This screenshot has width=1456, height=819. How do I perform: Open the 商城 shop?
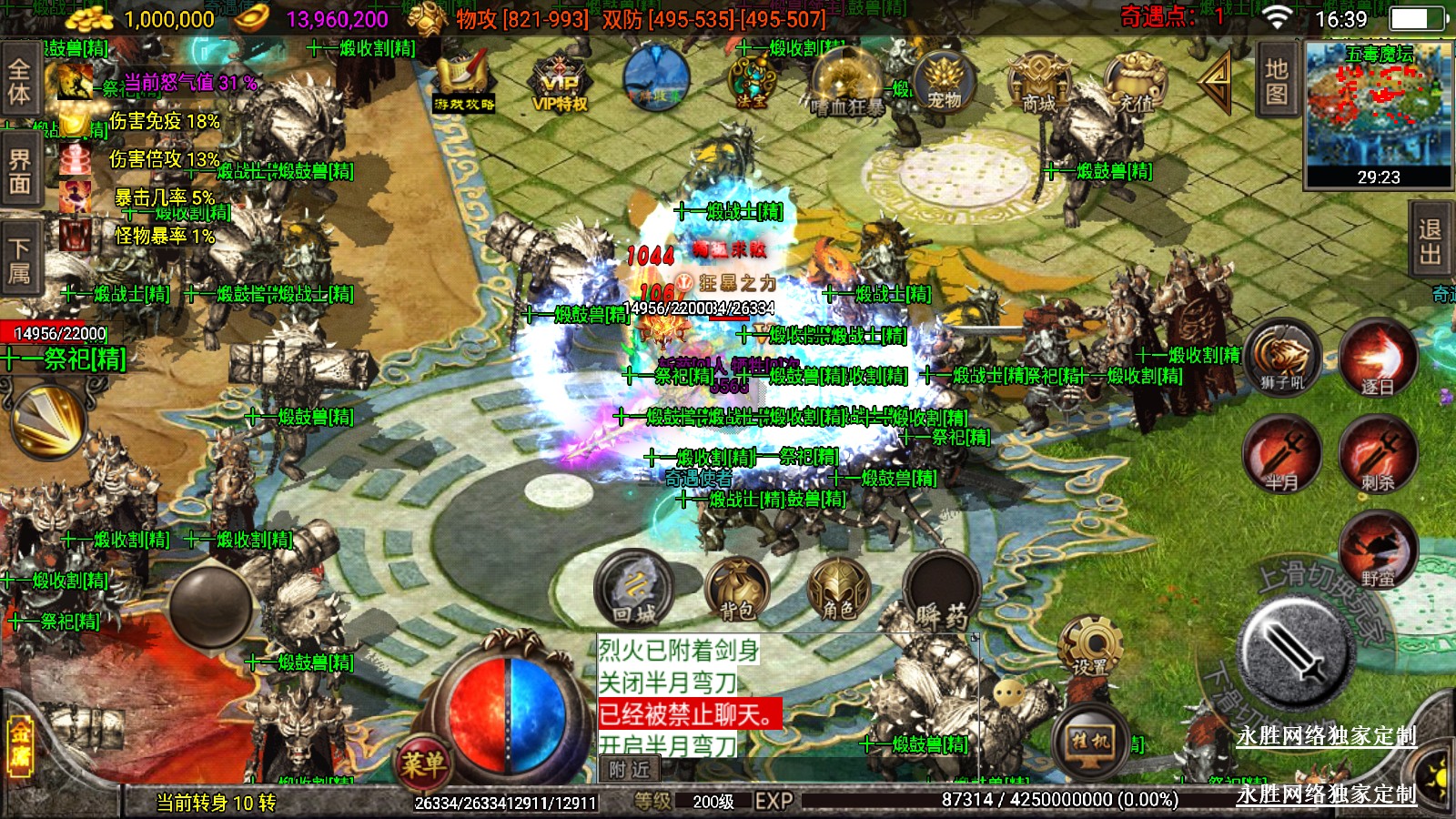pos(1038,82)
